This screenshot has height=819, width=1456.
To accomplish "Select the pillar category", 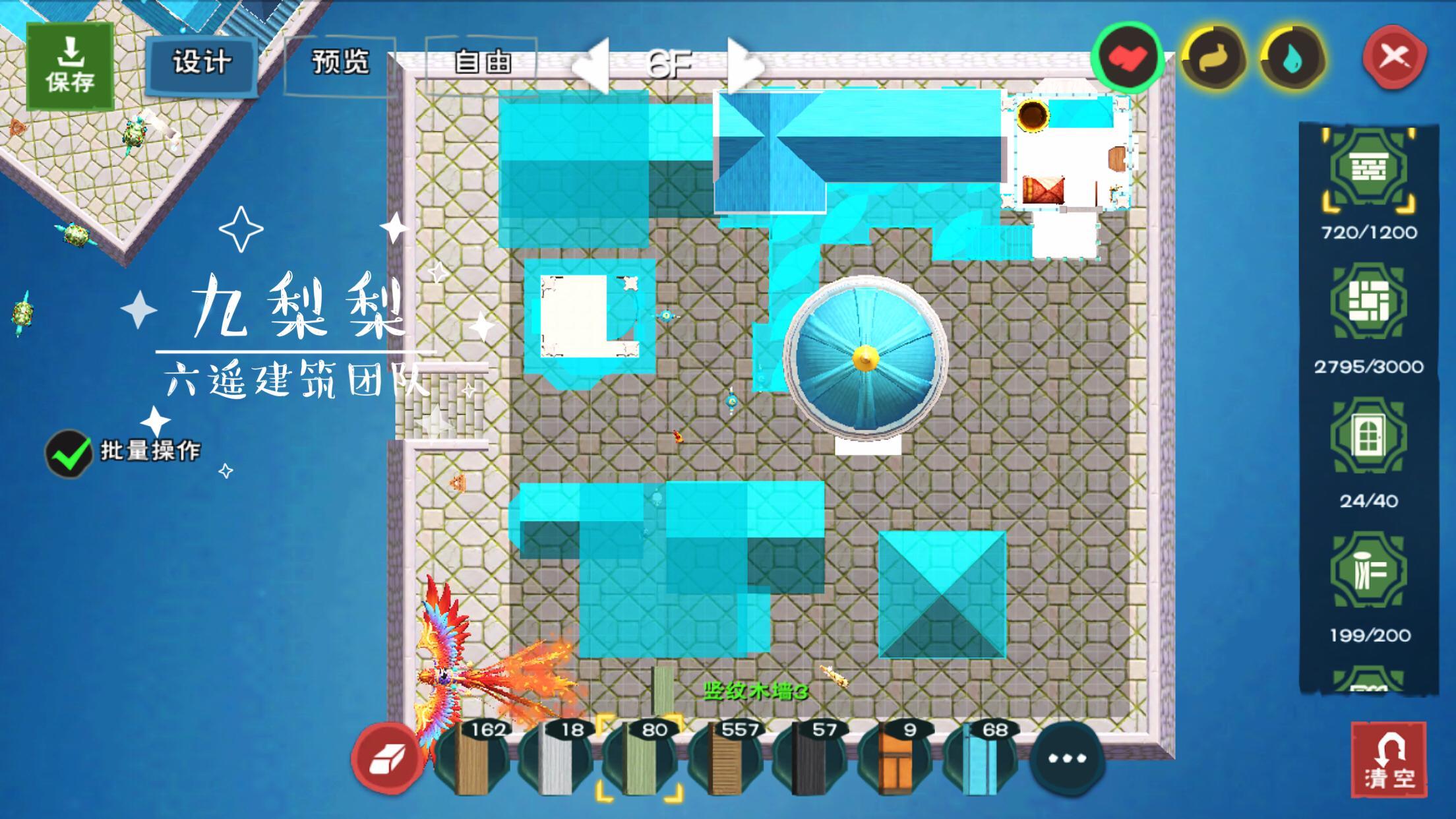I will click(1368, 571).
